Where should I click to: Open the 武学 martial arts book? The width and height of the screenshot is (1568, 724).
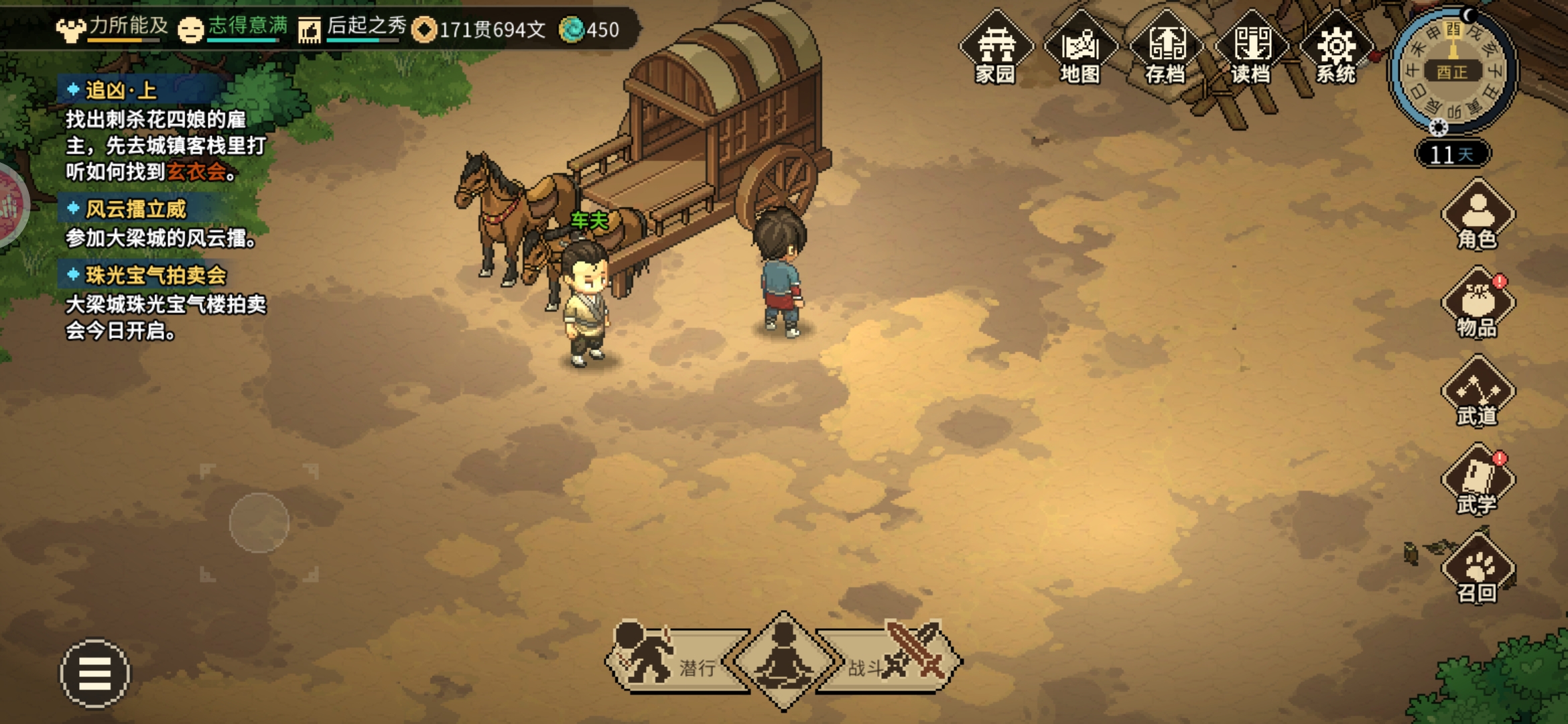click(x=1478, y=481)
